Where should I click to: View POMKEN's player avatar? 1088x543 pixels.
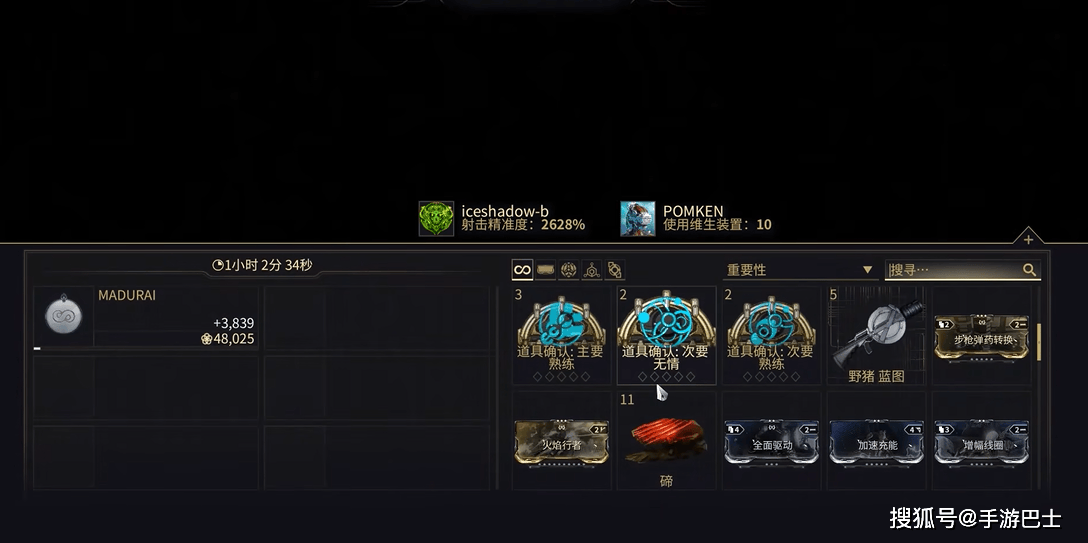637,218
